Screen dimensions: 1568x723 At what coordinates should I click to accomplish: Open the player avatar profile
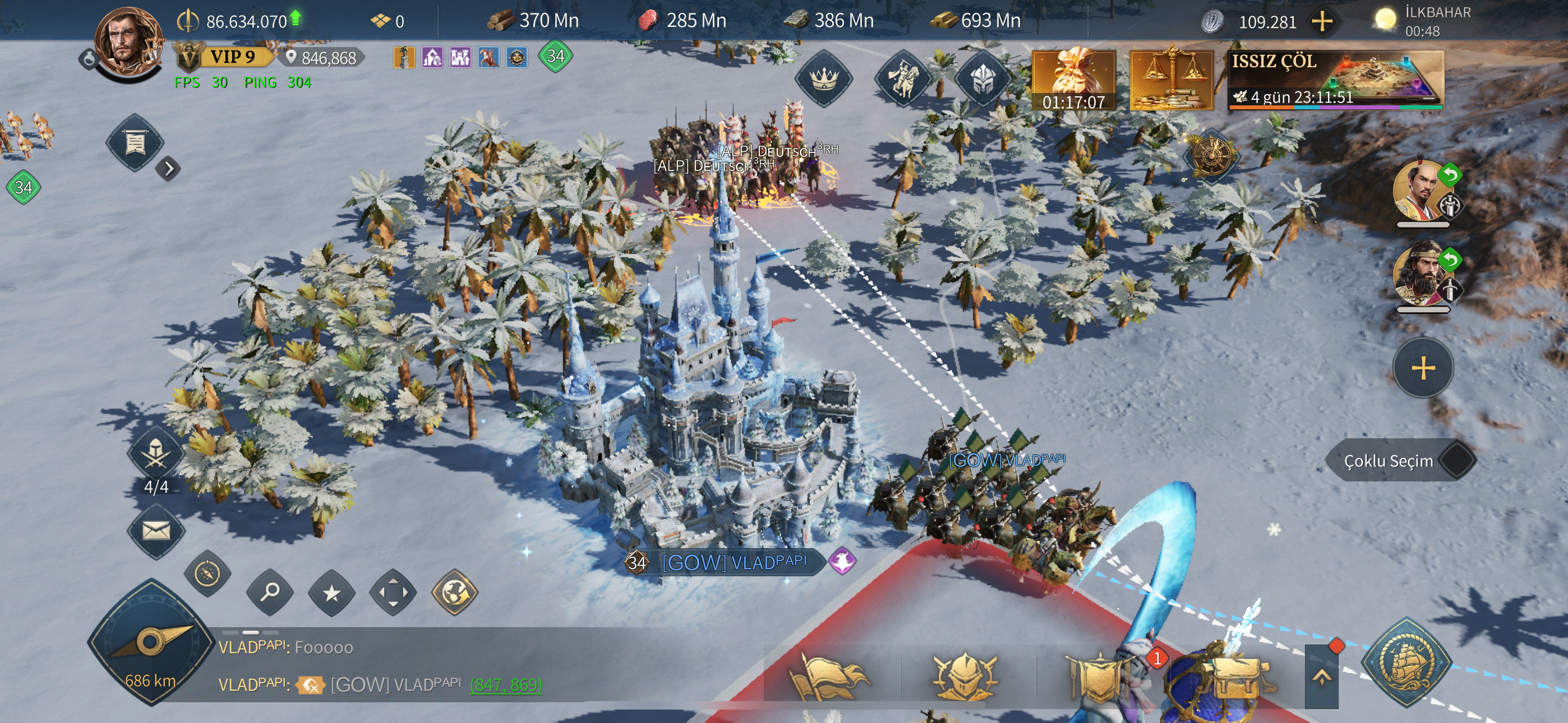pos(128,43)
